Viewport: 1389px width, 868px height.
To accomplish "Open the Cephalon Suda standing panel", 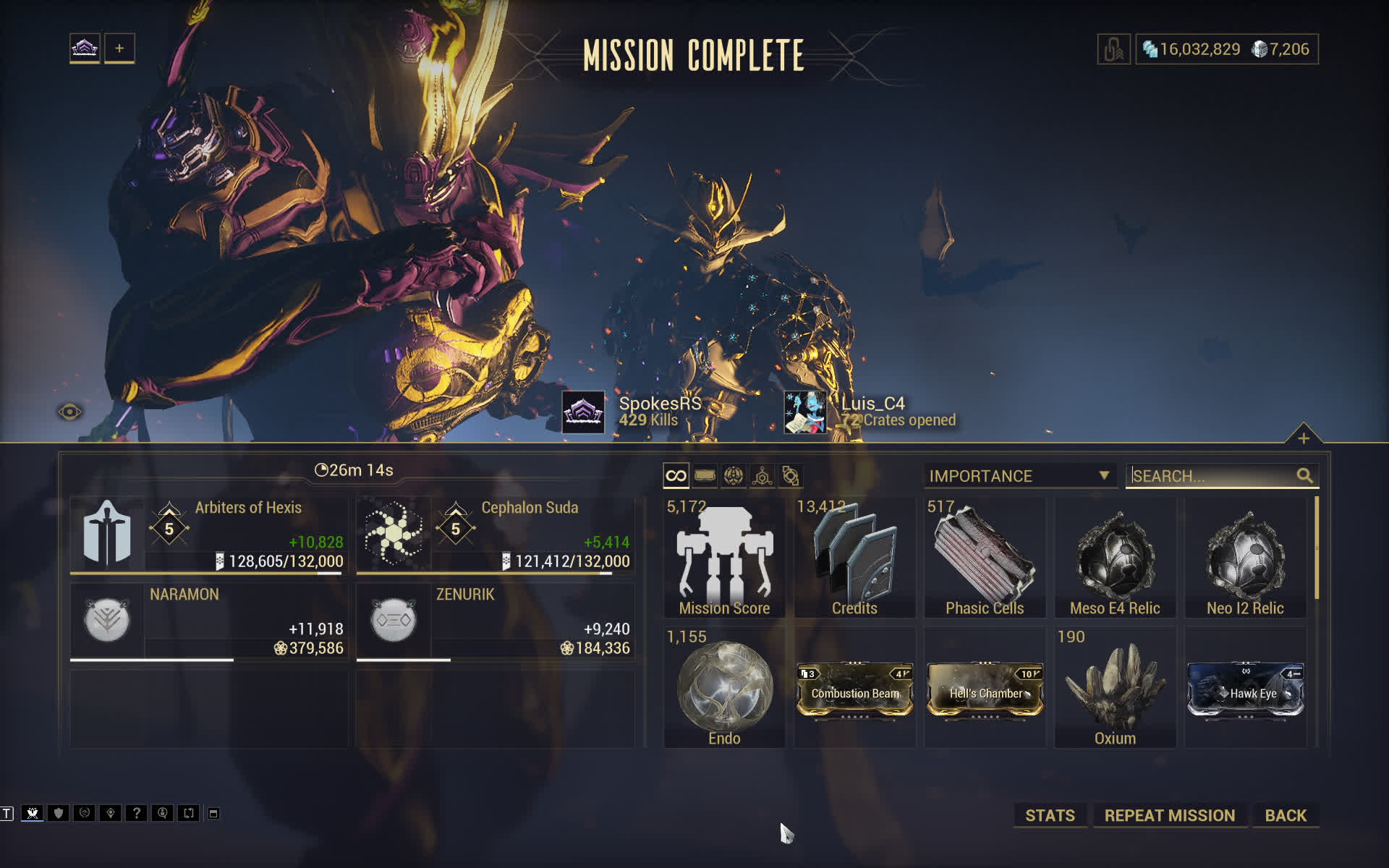I will pos(495,535).
